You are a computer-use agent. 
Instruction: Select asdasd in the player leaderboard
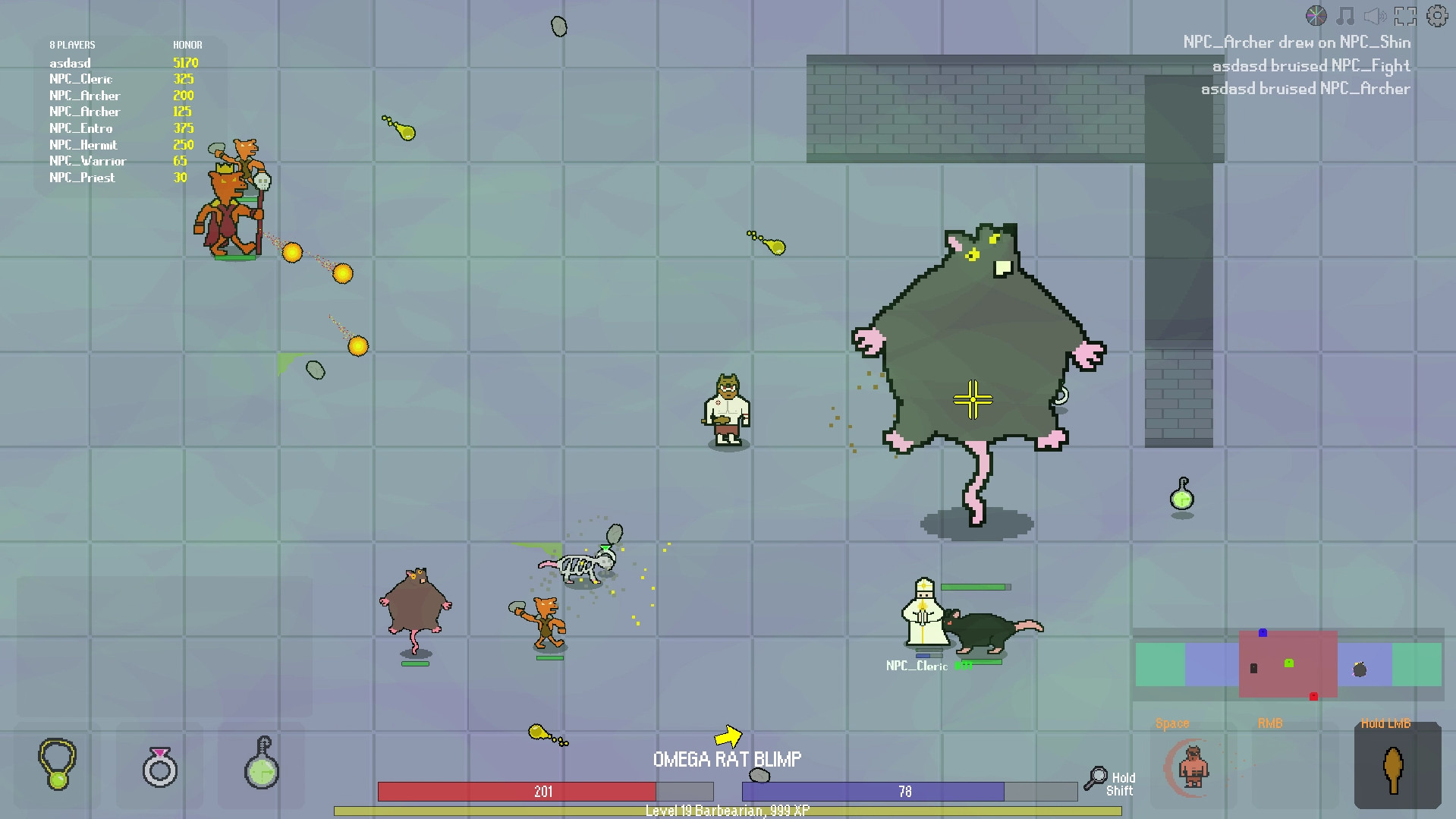70,63
